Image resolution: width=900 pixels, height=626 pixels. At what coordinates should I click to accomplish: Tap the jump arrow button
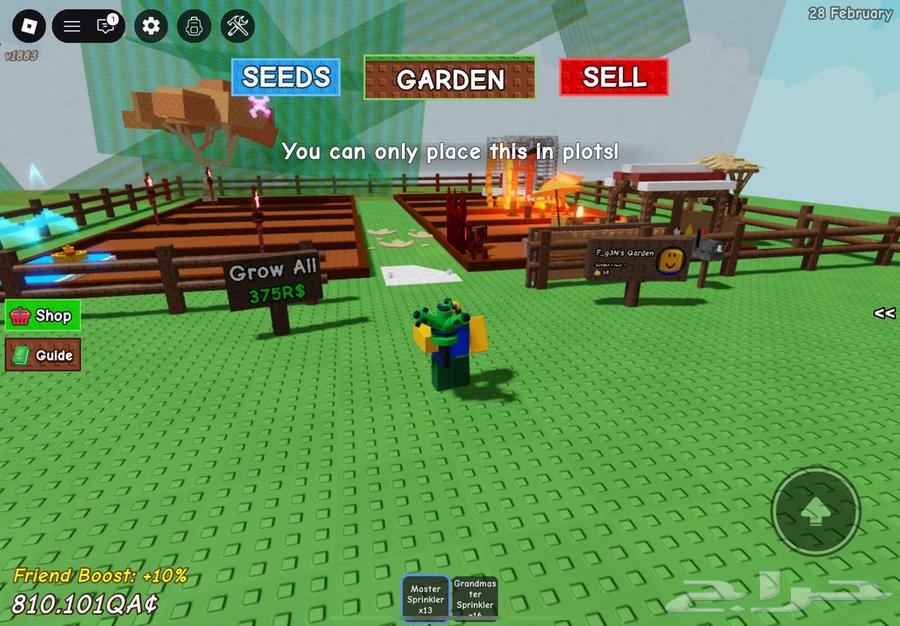816,511
